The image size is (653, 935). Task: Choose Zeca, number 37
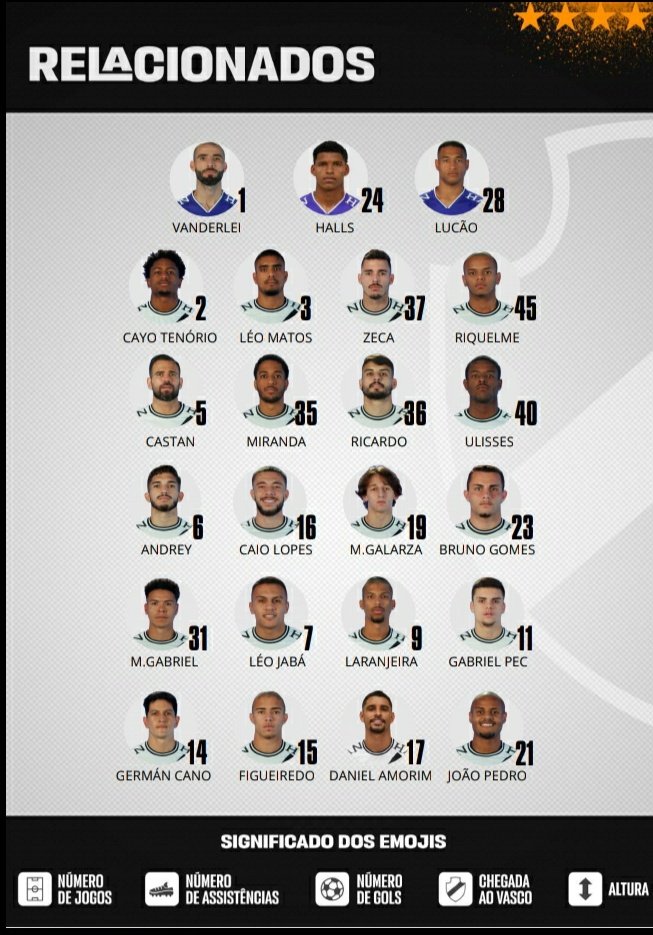tap(376, 286)
